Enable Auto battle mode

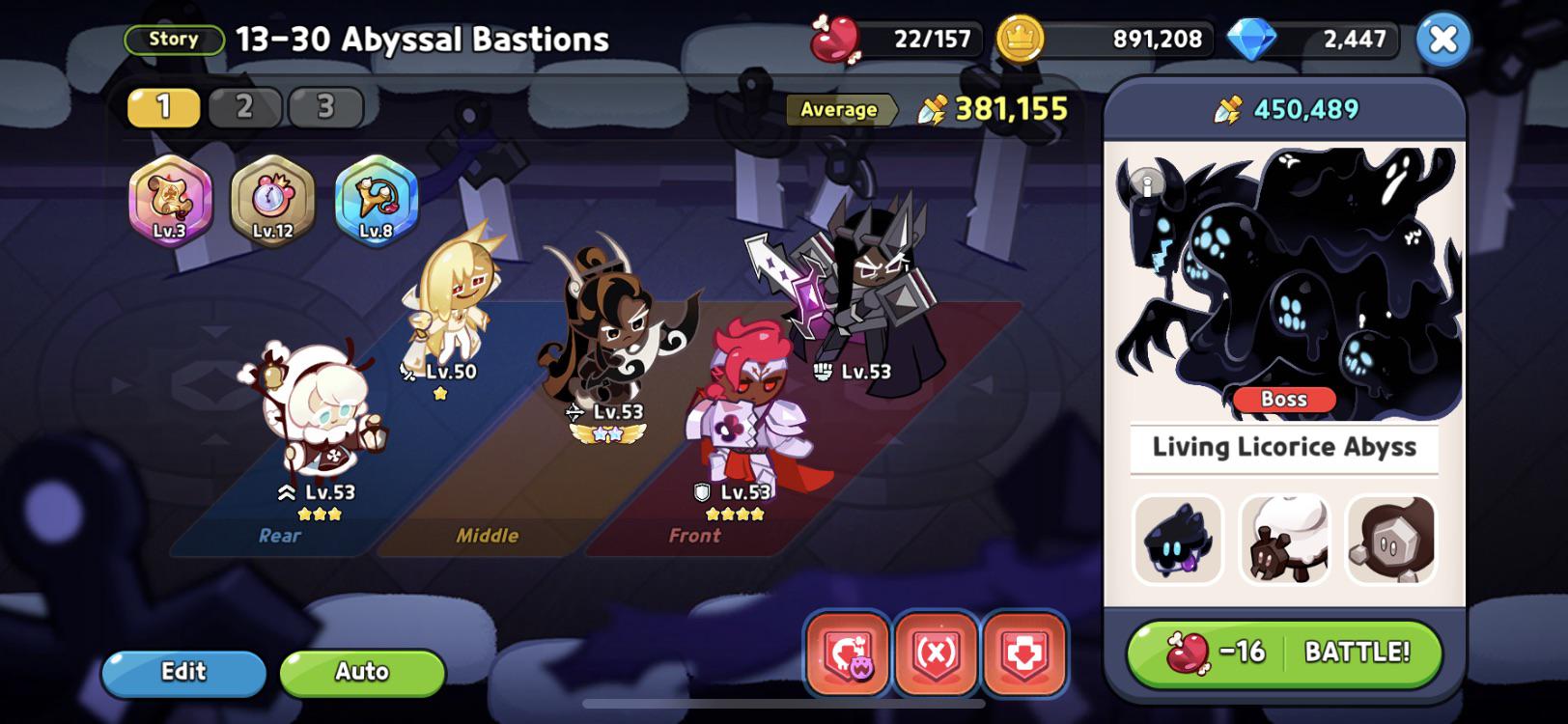click(361, 672)
